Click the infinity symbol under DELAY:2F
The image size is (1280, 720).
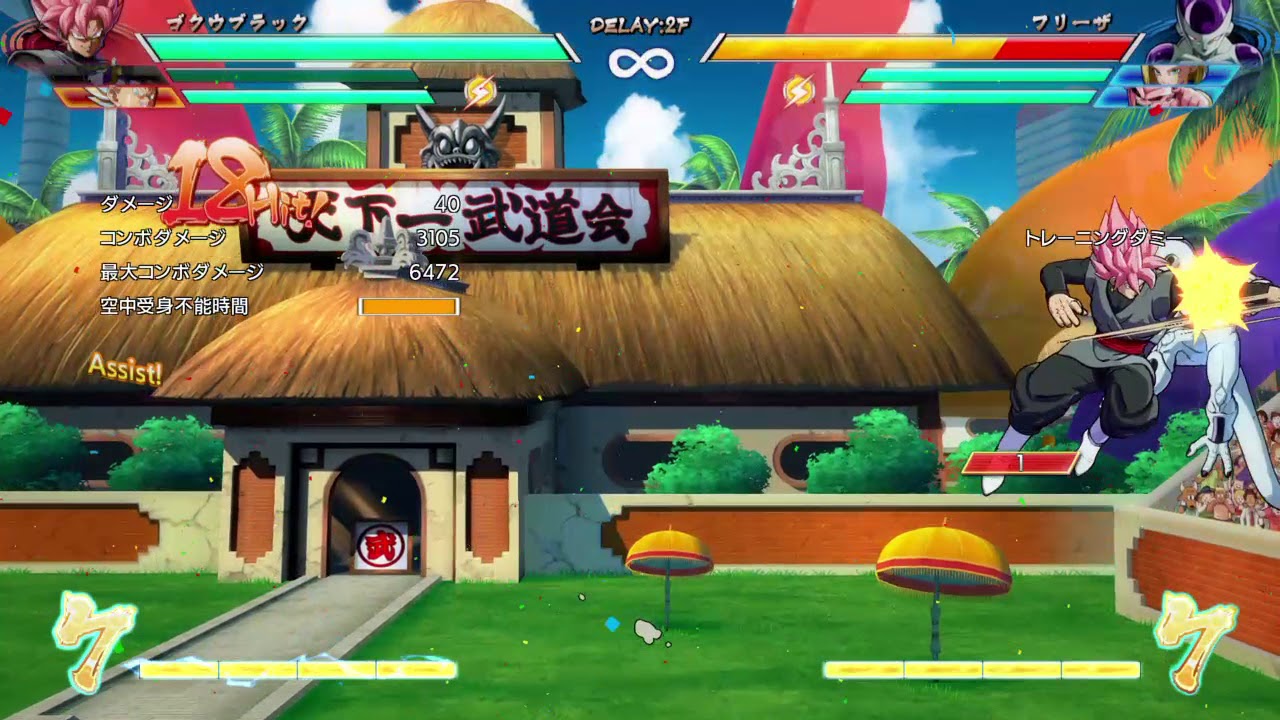pos(641,65)
